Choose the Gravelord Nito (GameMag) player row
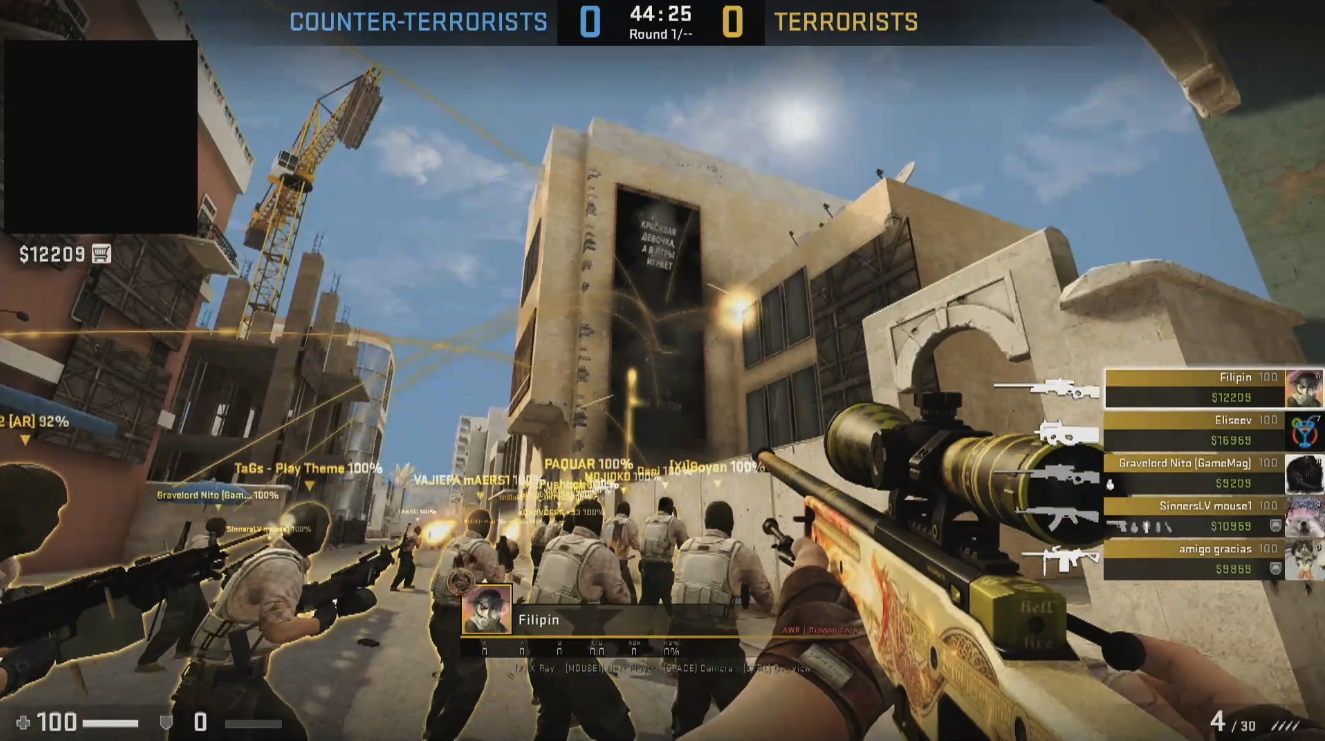This screenshot has width=1325, height=741. click(x=1194, y=474)
